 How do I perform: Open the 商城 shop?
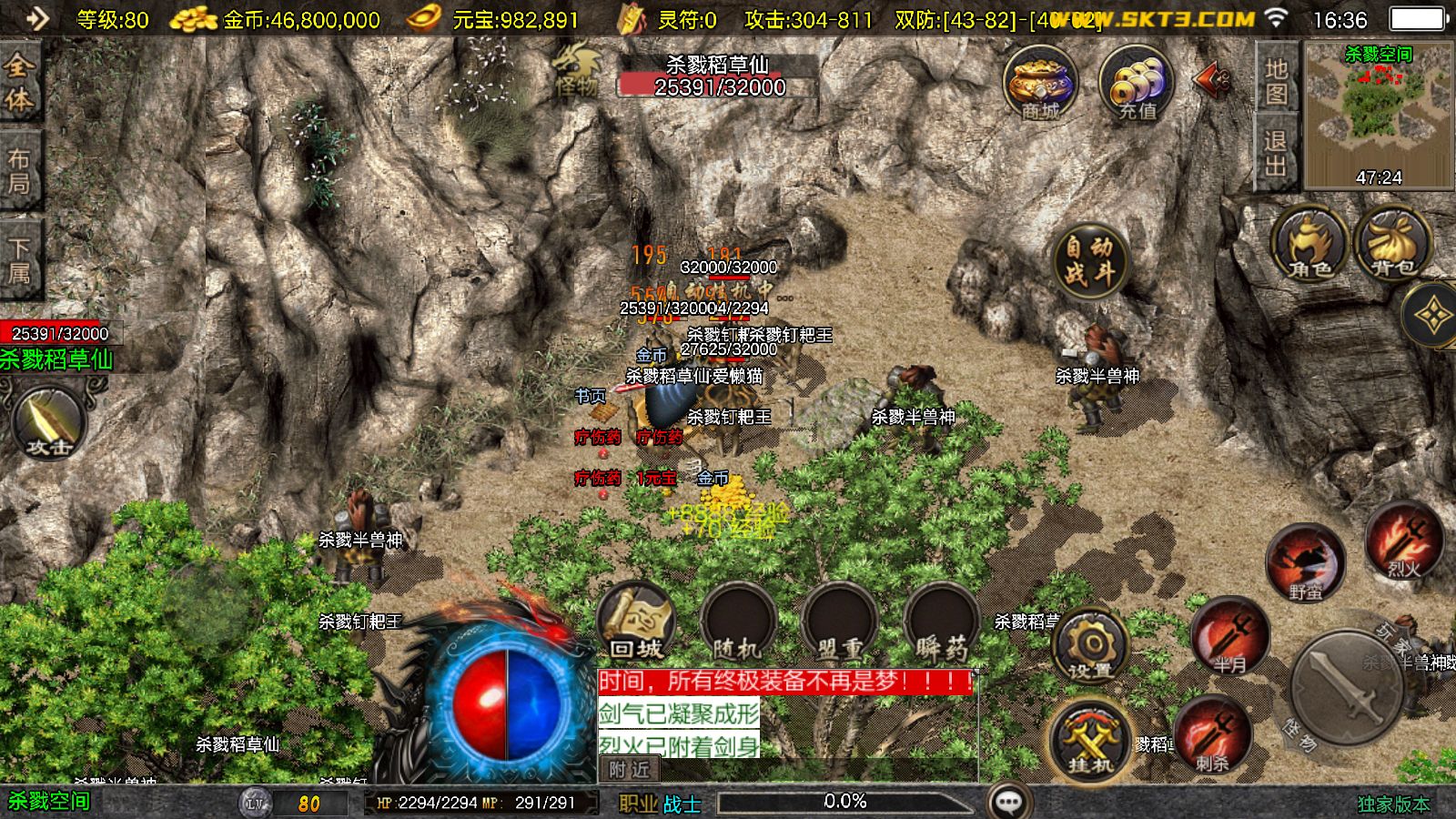[1040, 85]
